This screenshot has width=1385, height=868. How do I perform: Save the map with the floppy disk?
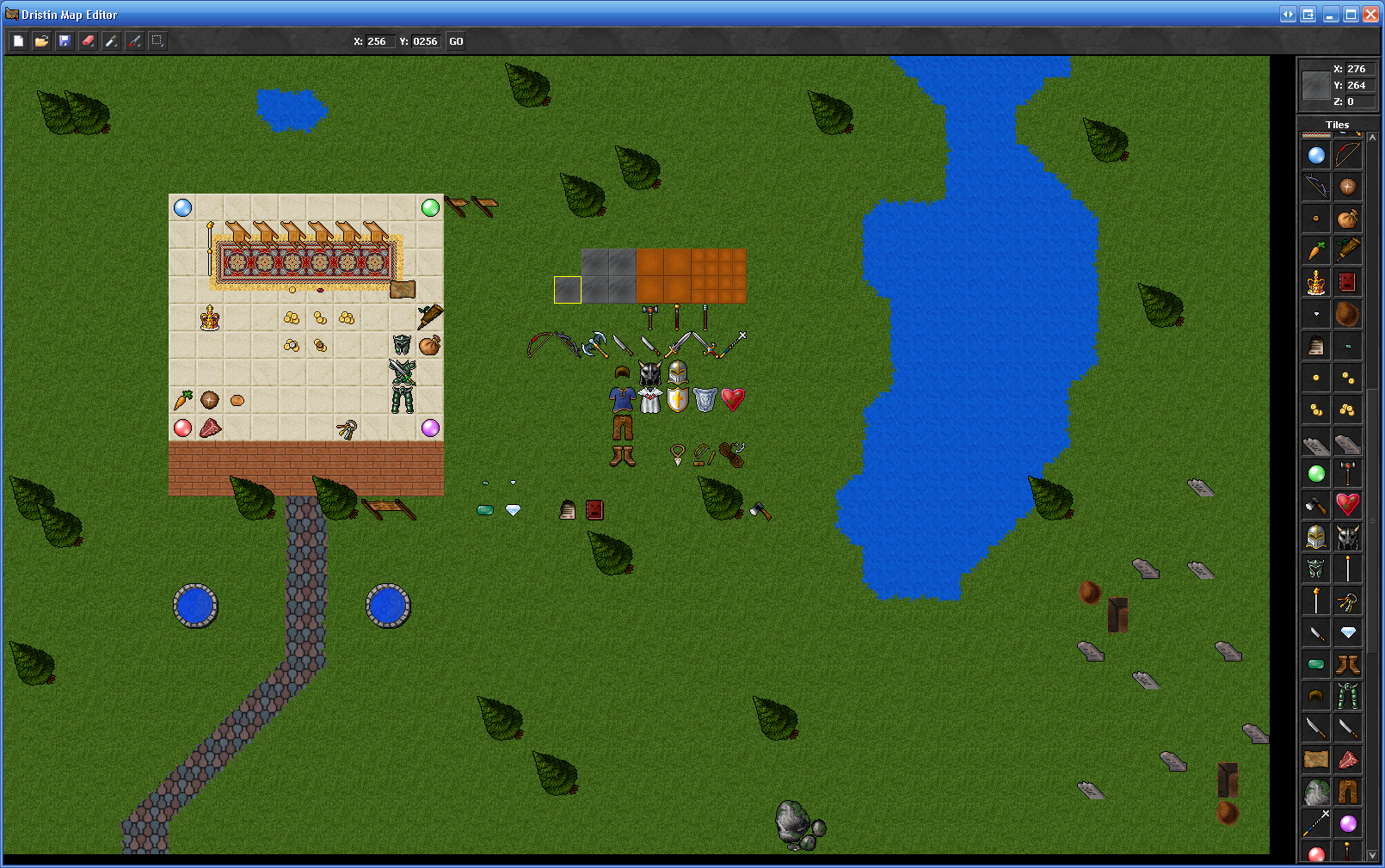(x=65, y=41)
